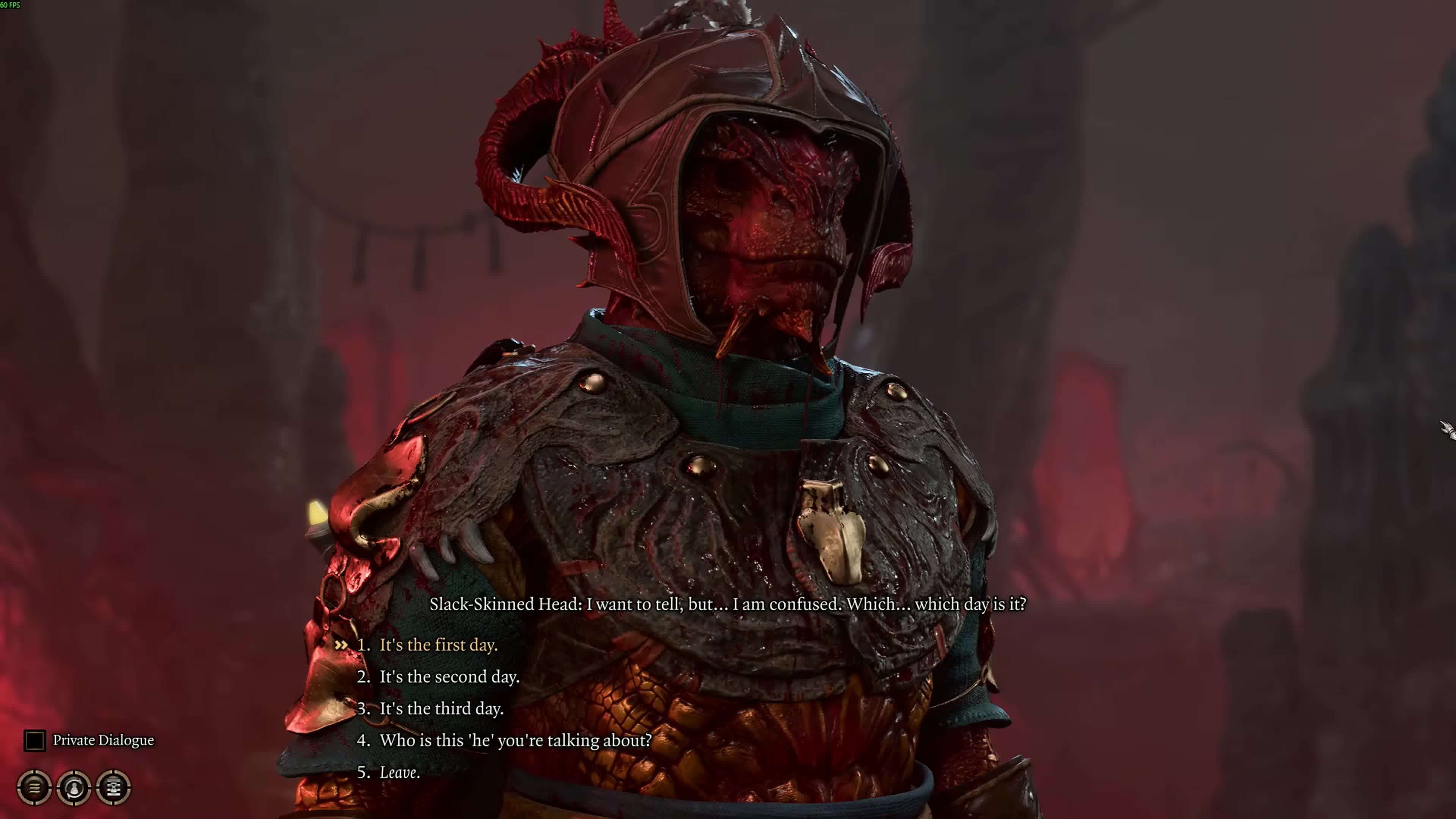Image resolution: width=1456 pixels, height=819 pixels.
Task: Open the three-lines menu icon
Action: pos(35,787)
